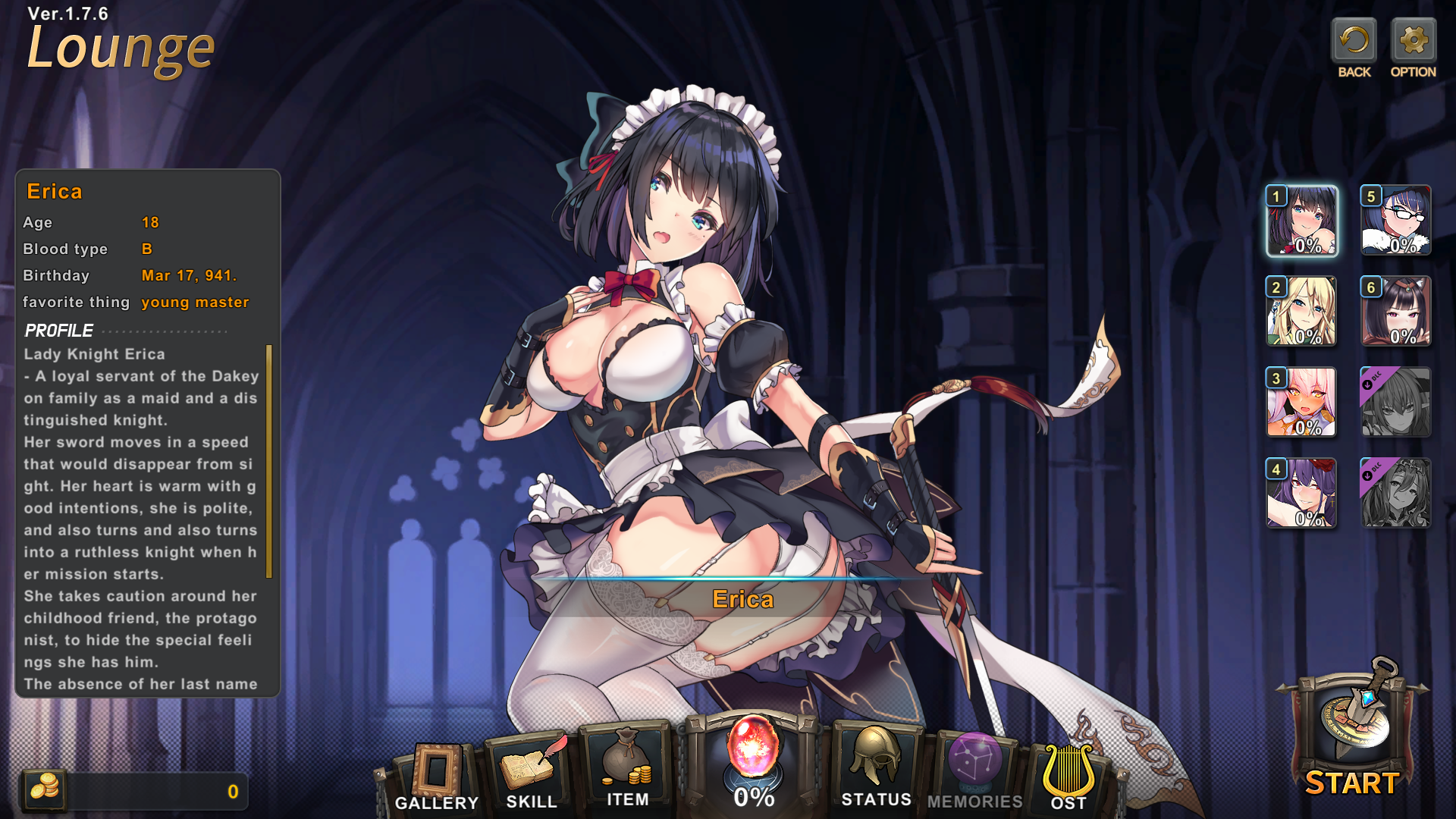The height and width of the screenshot is (819, 1456).
Task: Select character portrait number 1
Action: tap(1302, 221)
